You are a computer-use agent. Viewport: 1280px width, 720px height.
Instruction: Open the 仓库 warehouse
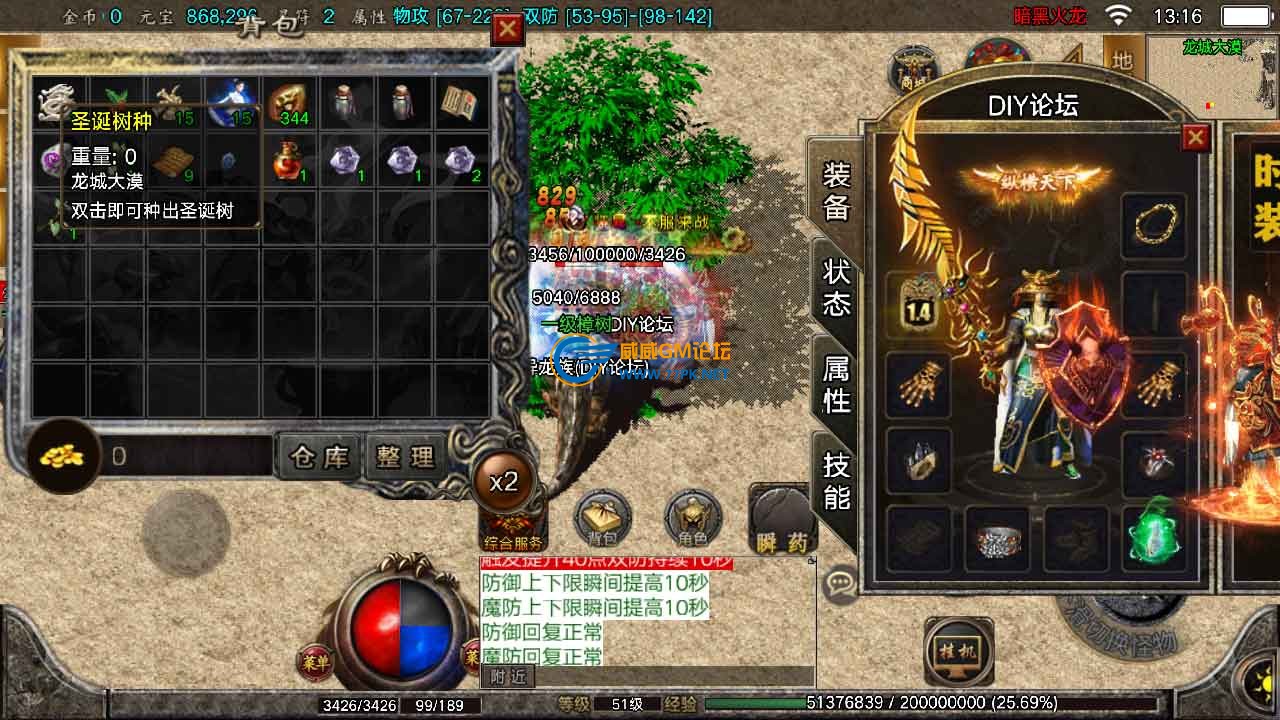pos(319,457)
